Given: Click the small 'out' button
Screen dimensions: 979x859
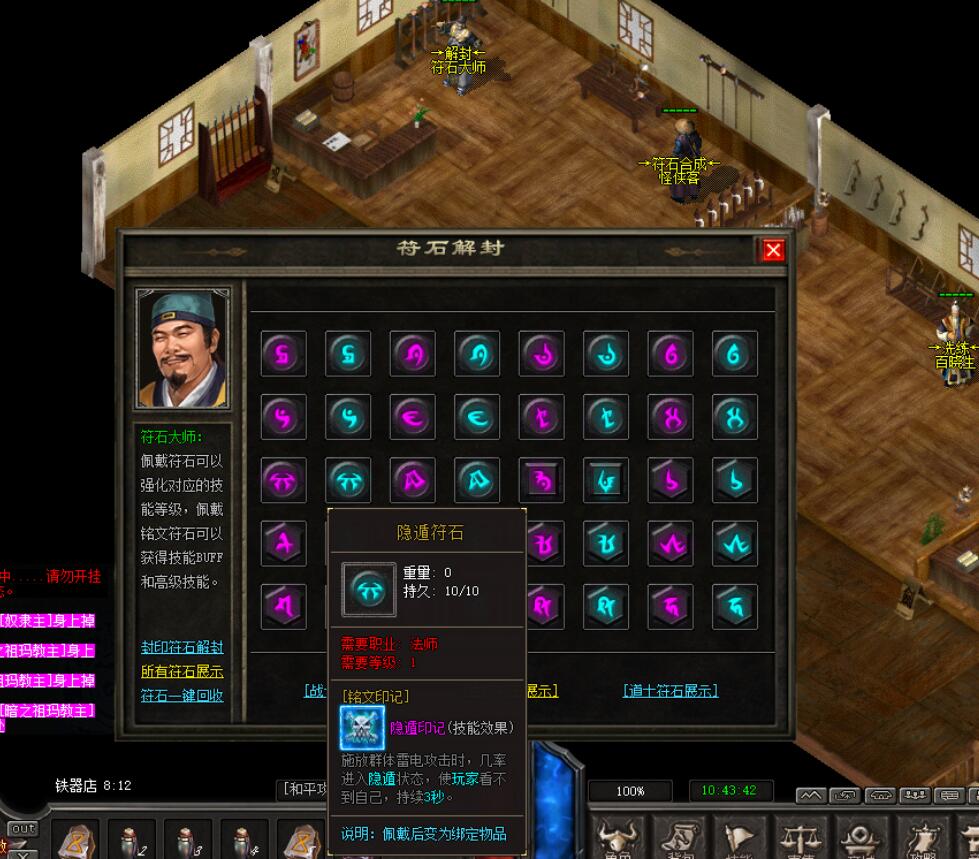Looking at the screenshot, I should (22, 829).
